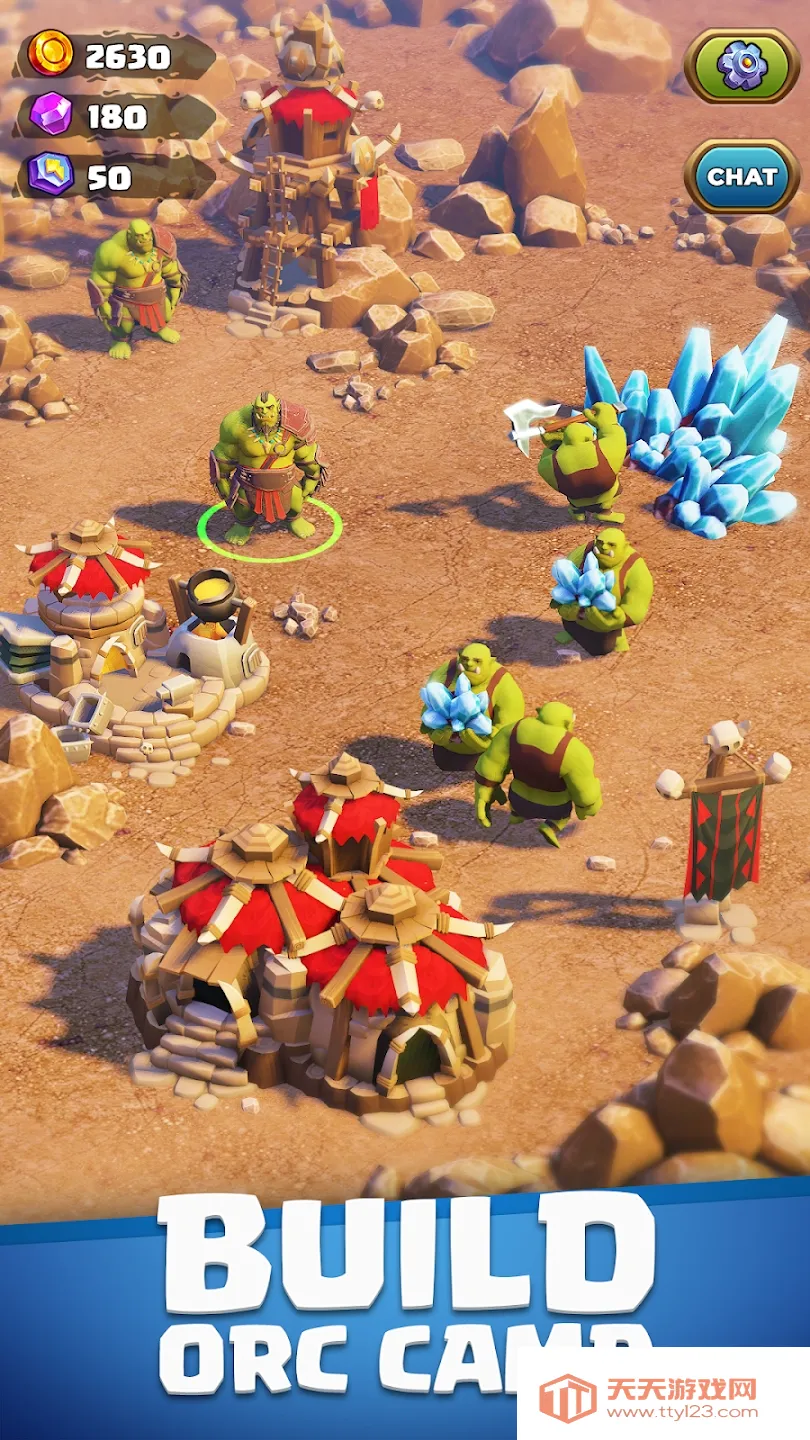Select the orc with the green ring
This screenshot has width=810, height=1440.
click(266, 472)
